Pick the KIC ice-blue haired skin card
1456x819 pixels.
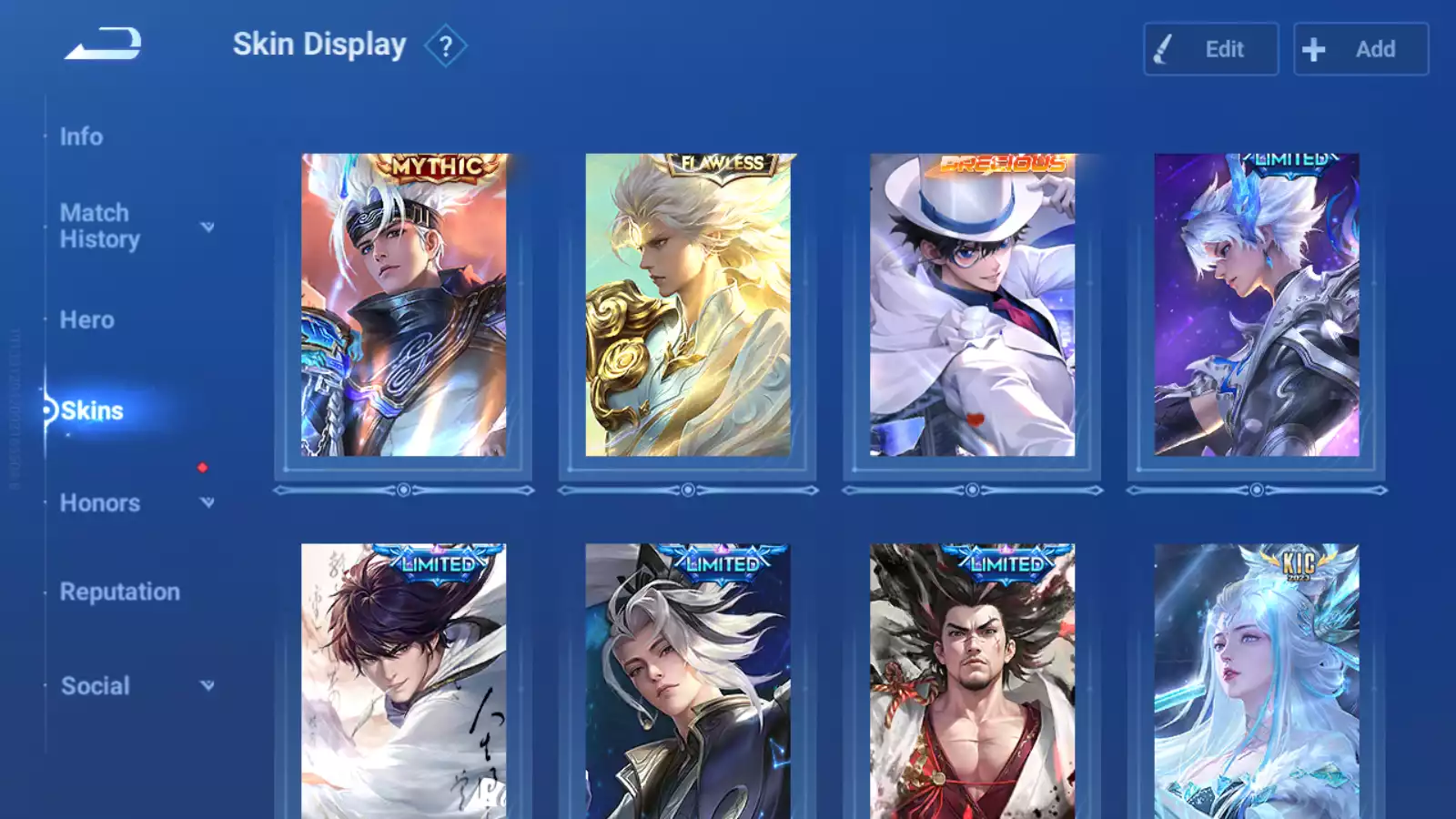pos(1256,681)
